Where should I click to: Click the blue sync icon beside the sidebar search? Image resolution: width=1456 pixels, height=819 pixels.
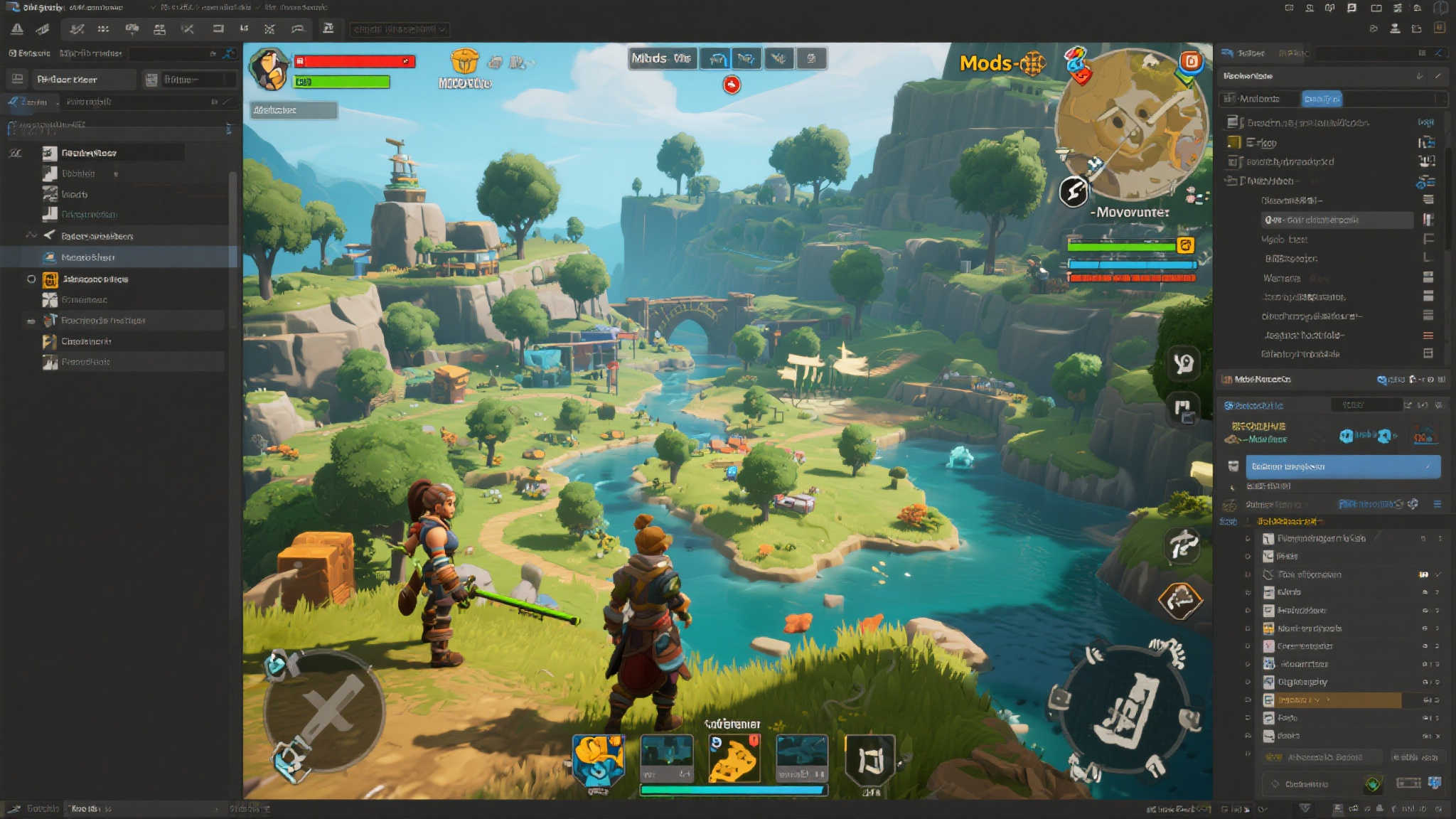point(228,53)
